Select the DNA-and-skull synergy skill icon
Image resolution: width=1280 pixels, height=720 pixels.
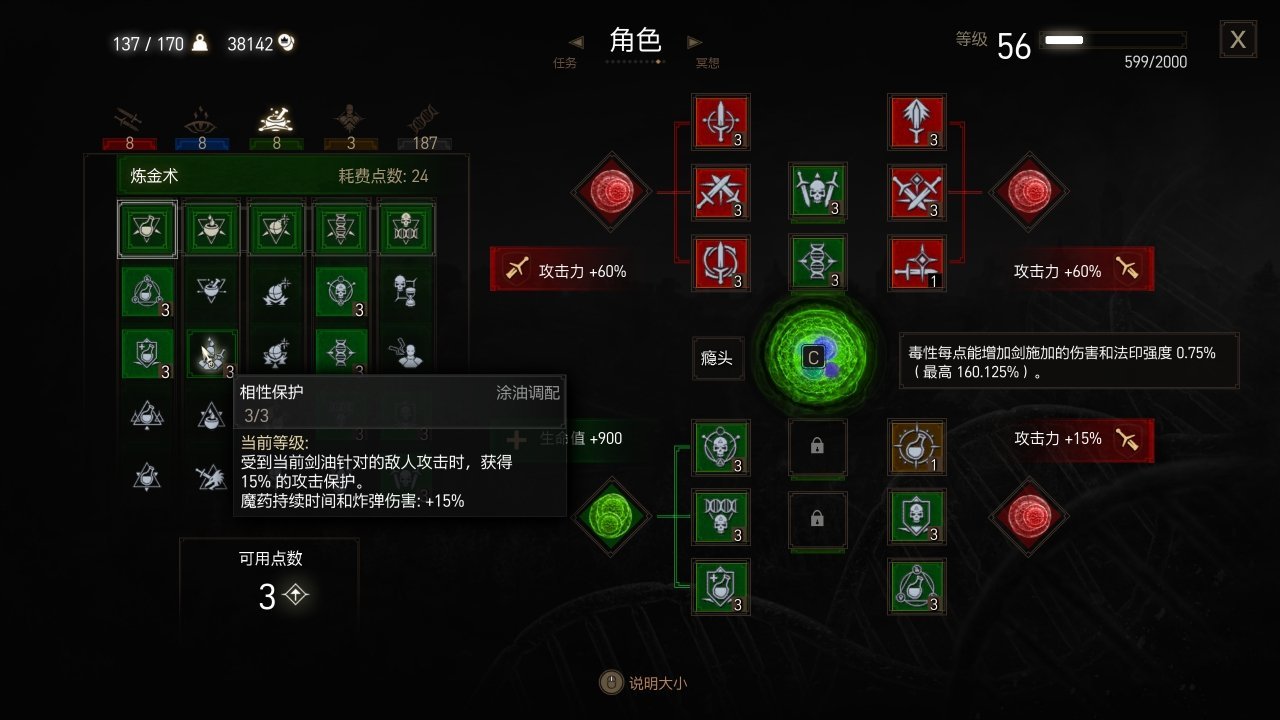(721, 519)
